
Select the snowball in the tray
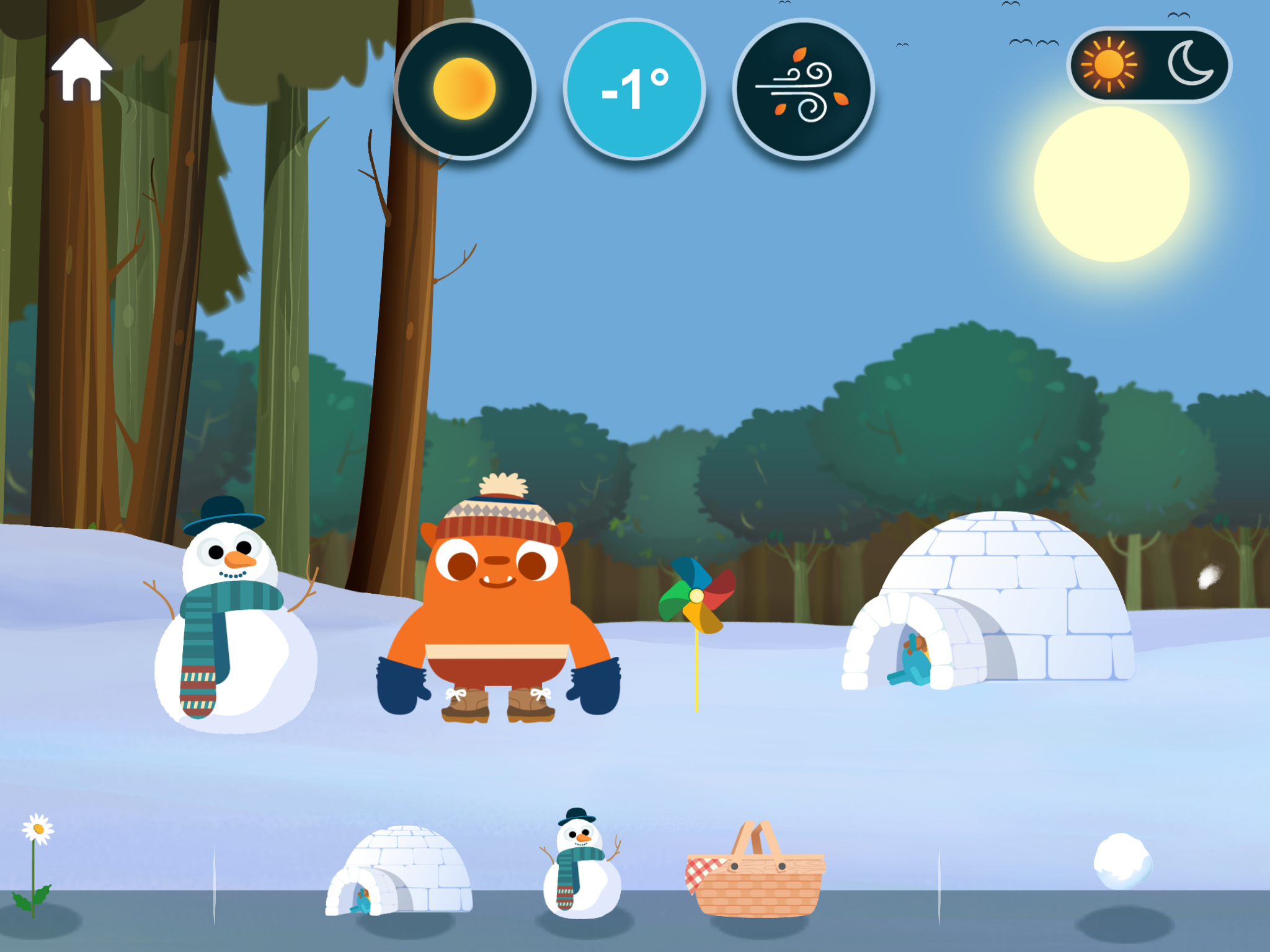[x=1122, y=861]
